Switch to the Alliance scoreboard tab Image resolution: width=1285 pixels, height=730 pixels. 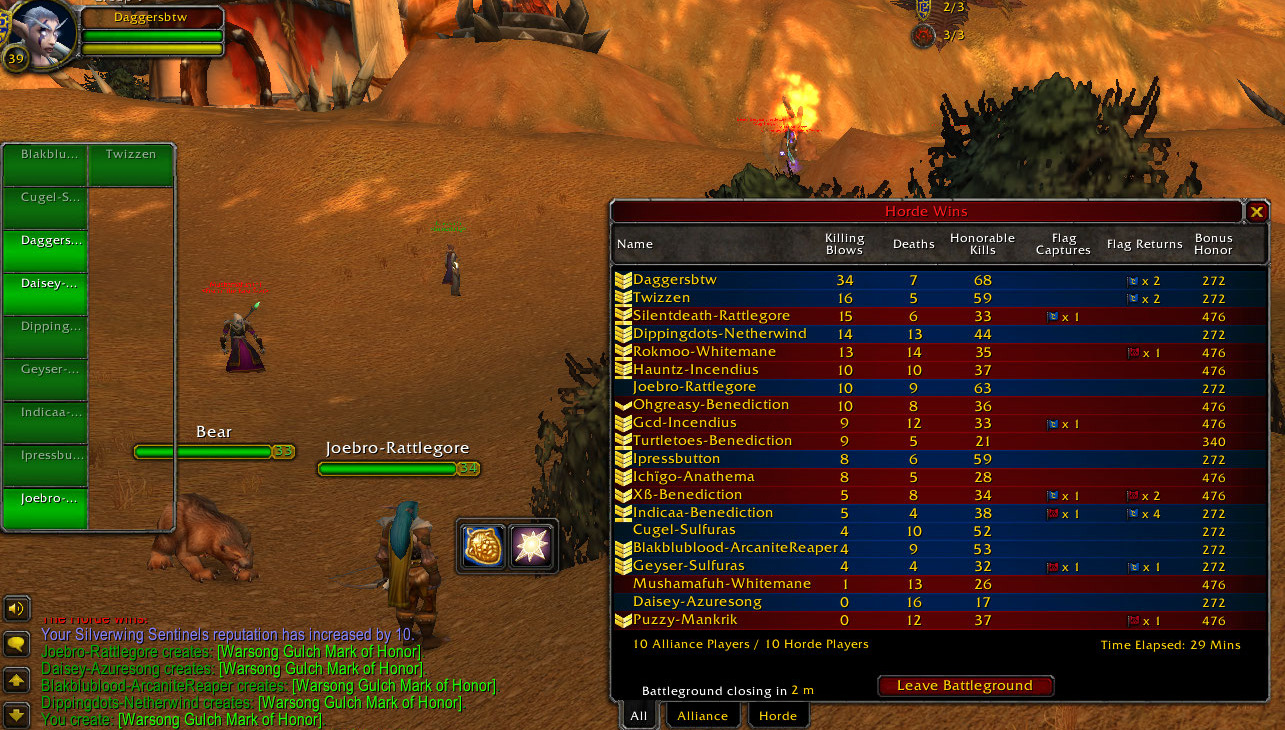(702, 715)
